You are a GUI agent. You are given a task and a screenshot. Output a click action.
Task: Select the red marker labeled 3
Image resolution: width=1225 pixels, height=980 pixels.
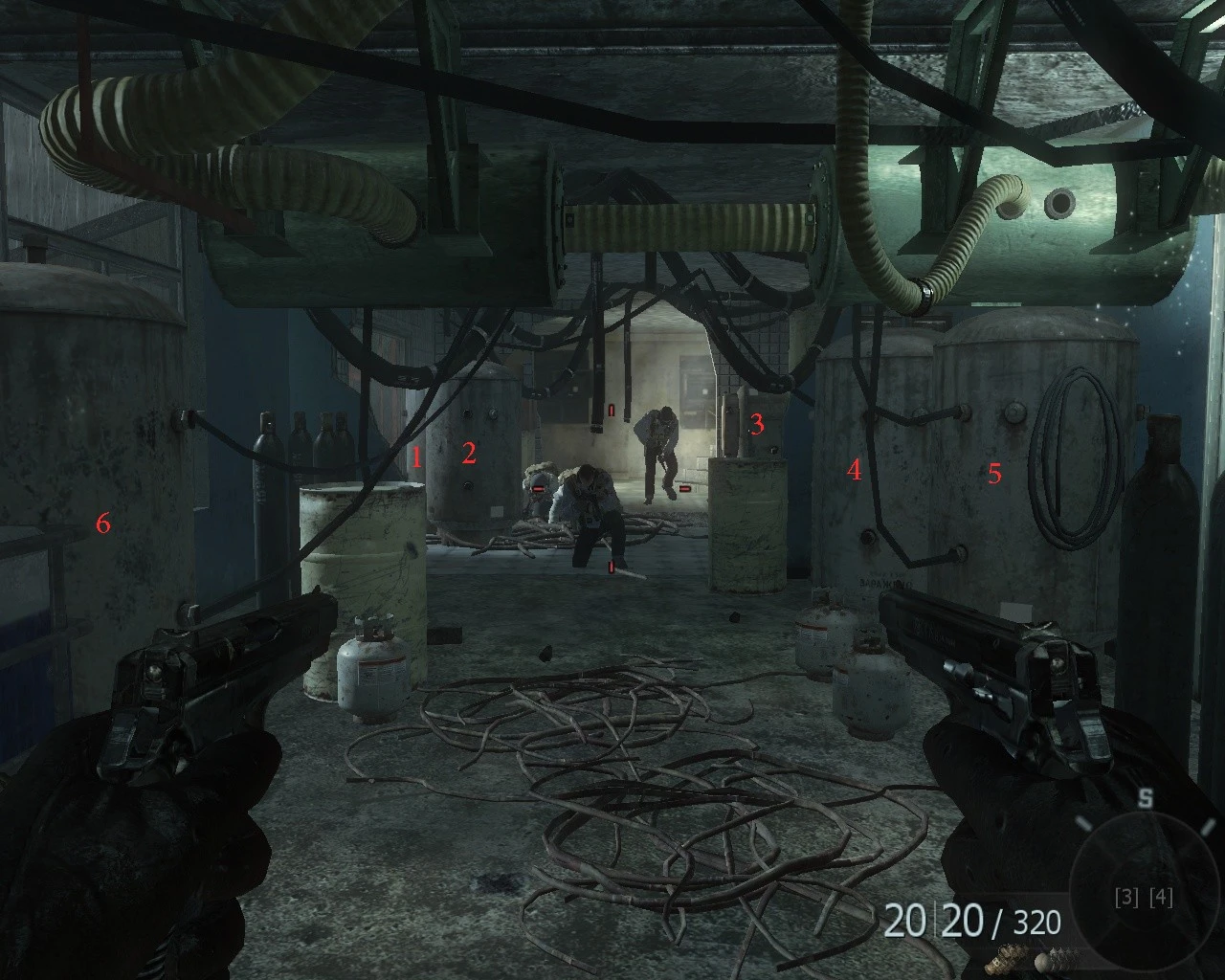tap(757, 424)
